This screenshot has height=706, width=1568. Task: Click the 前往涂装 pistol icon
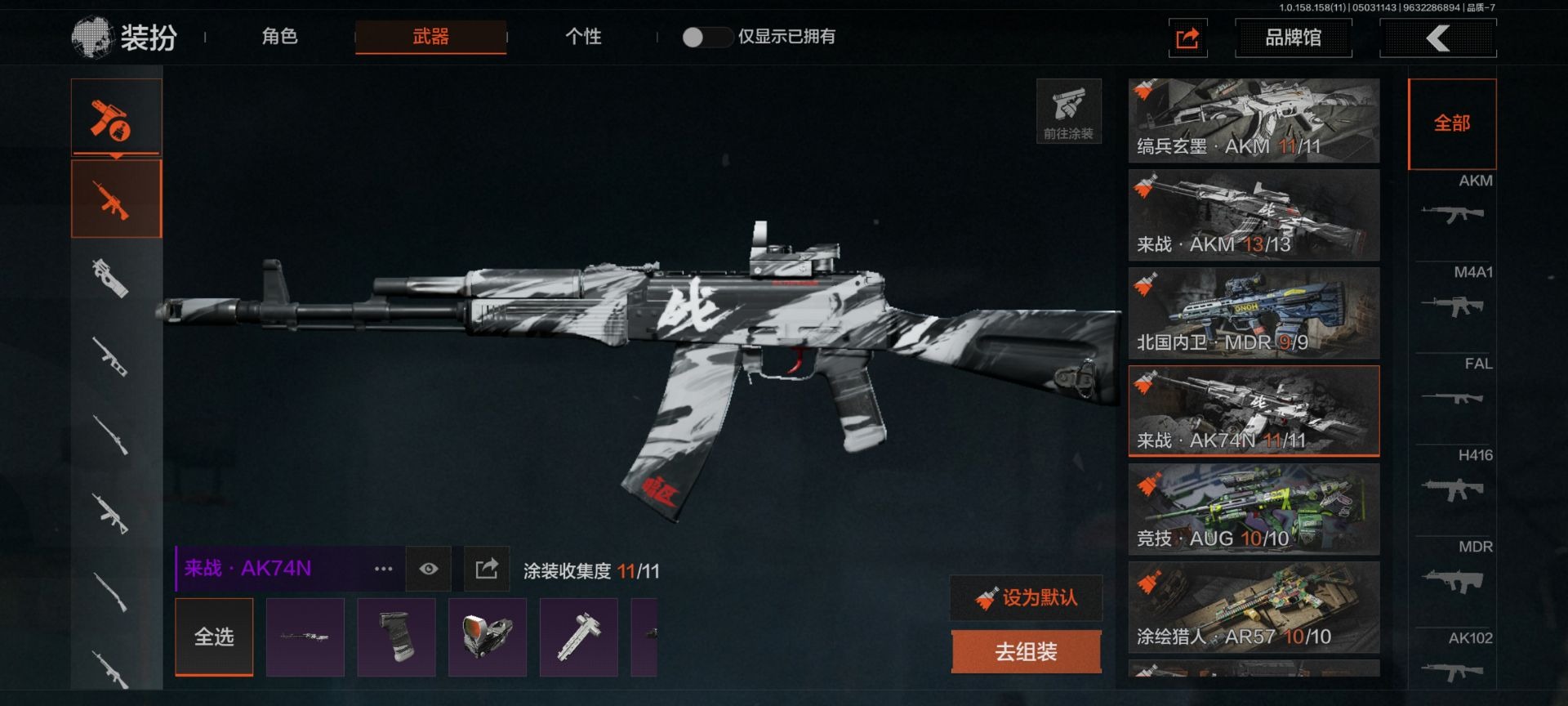click(x=1068, y=111)
